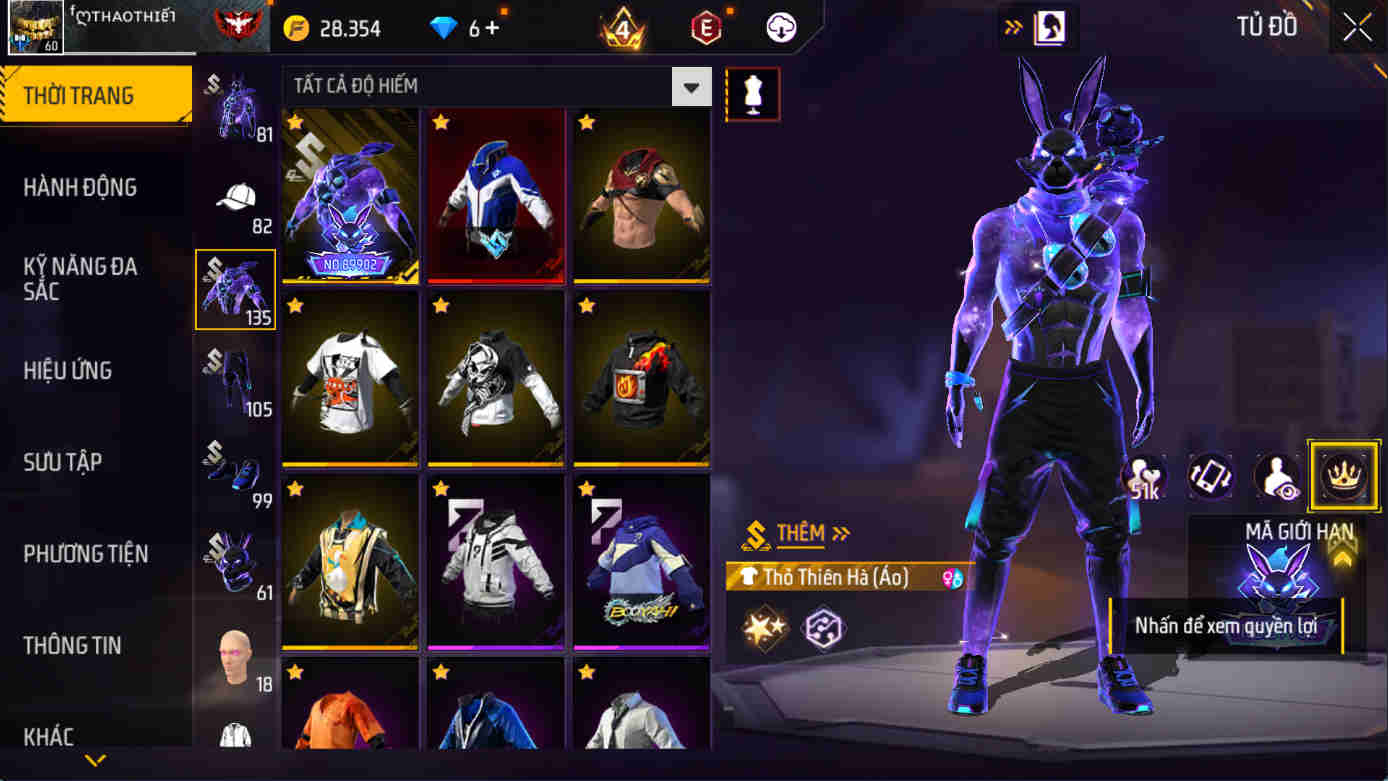Select the shoes category icon with 99 items
This screenshot has width=1388, height=781.
point(234,470)
